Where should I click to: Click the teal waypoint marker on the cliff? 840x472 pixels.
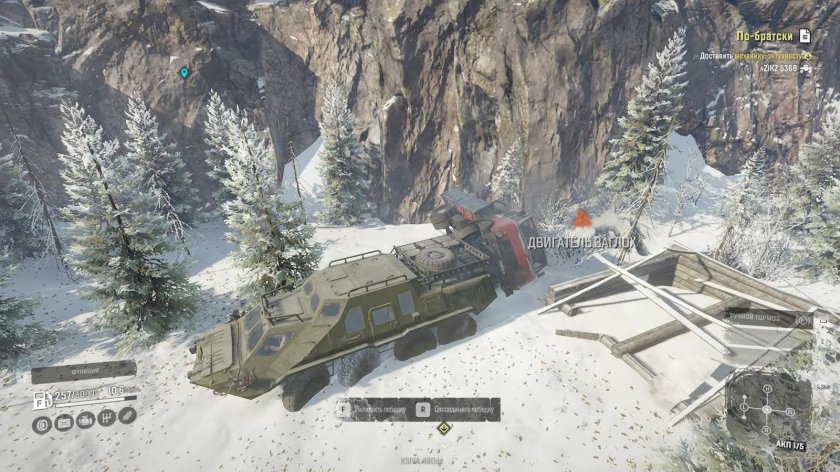(184, 72)
